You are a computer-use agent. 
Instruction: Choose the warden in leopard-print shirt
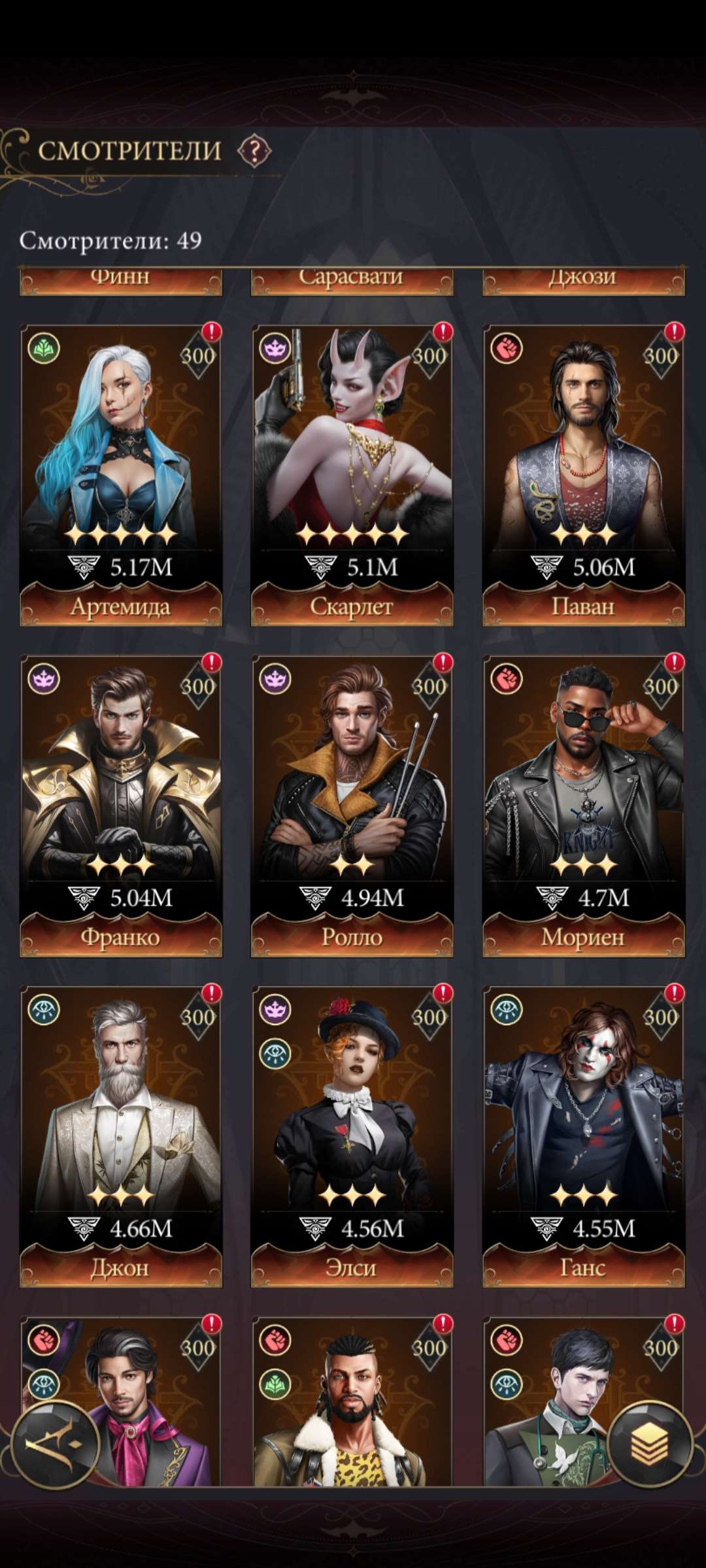(x=352, y=1405)
